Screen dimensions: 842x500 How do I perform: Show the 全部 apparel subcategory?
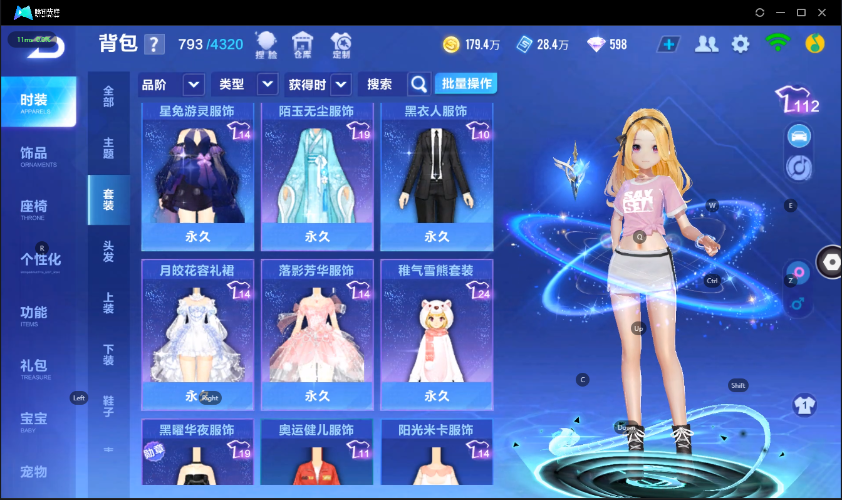click(108, 97)
